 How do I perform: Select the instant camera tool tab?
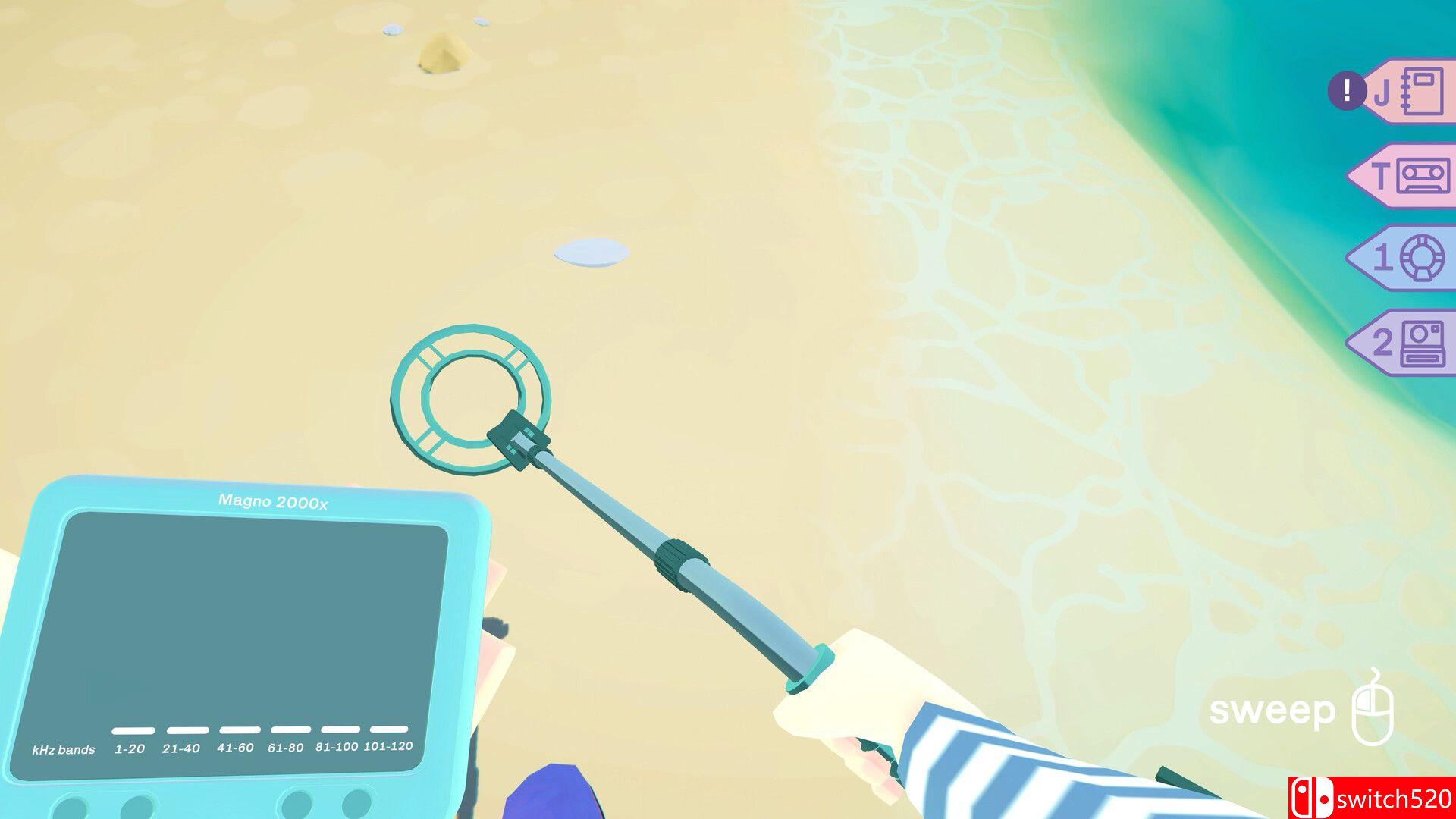pyautogui.click(x=1407, y=343)
